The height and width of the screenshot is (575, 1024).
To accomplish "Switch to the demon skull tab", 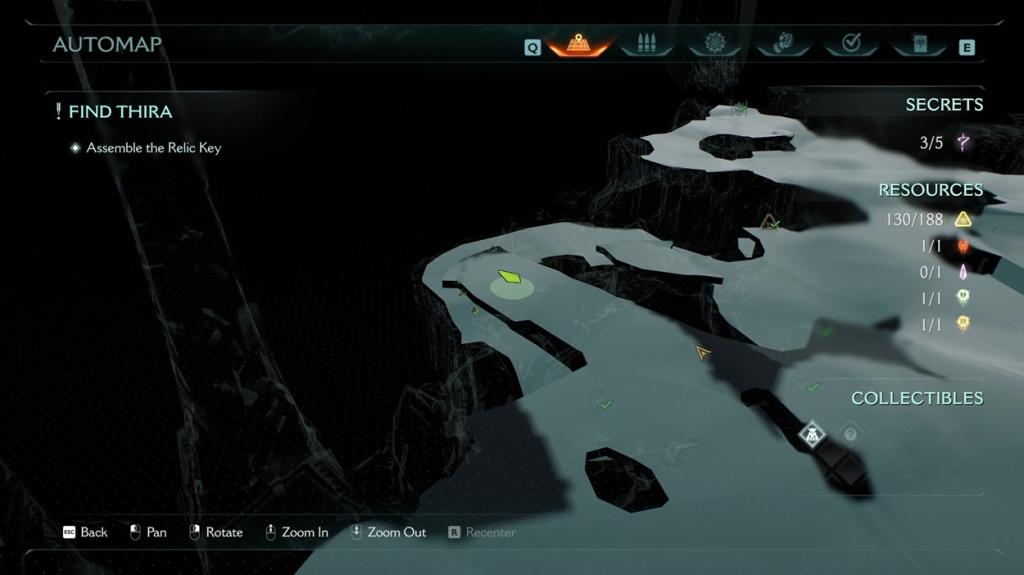I will coord(782,44).
